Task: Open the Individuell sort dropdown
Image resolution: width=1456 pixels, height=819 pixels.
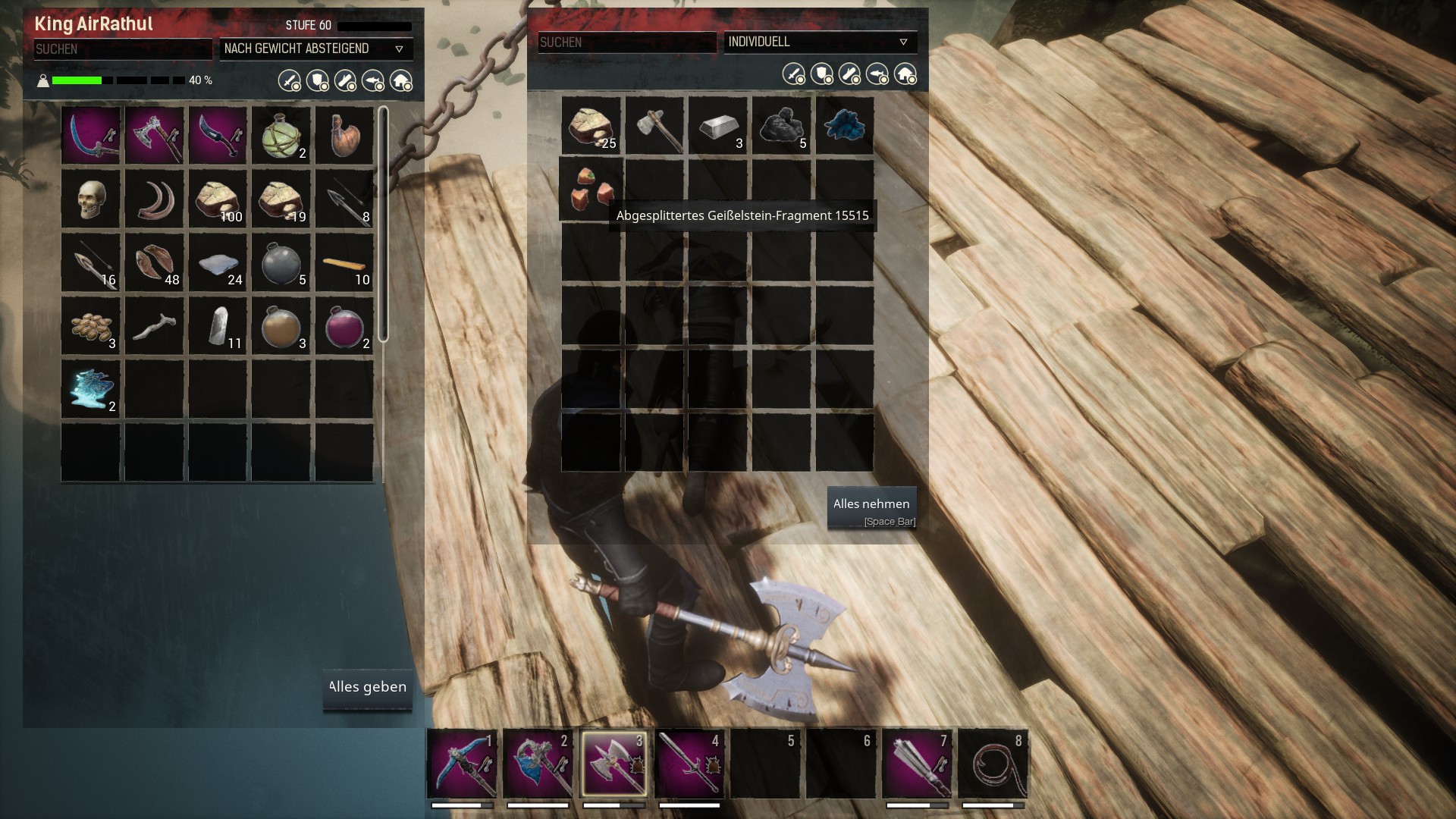Action: (820, 42)
